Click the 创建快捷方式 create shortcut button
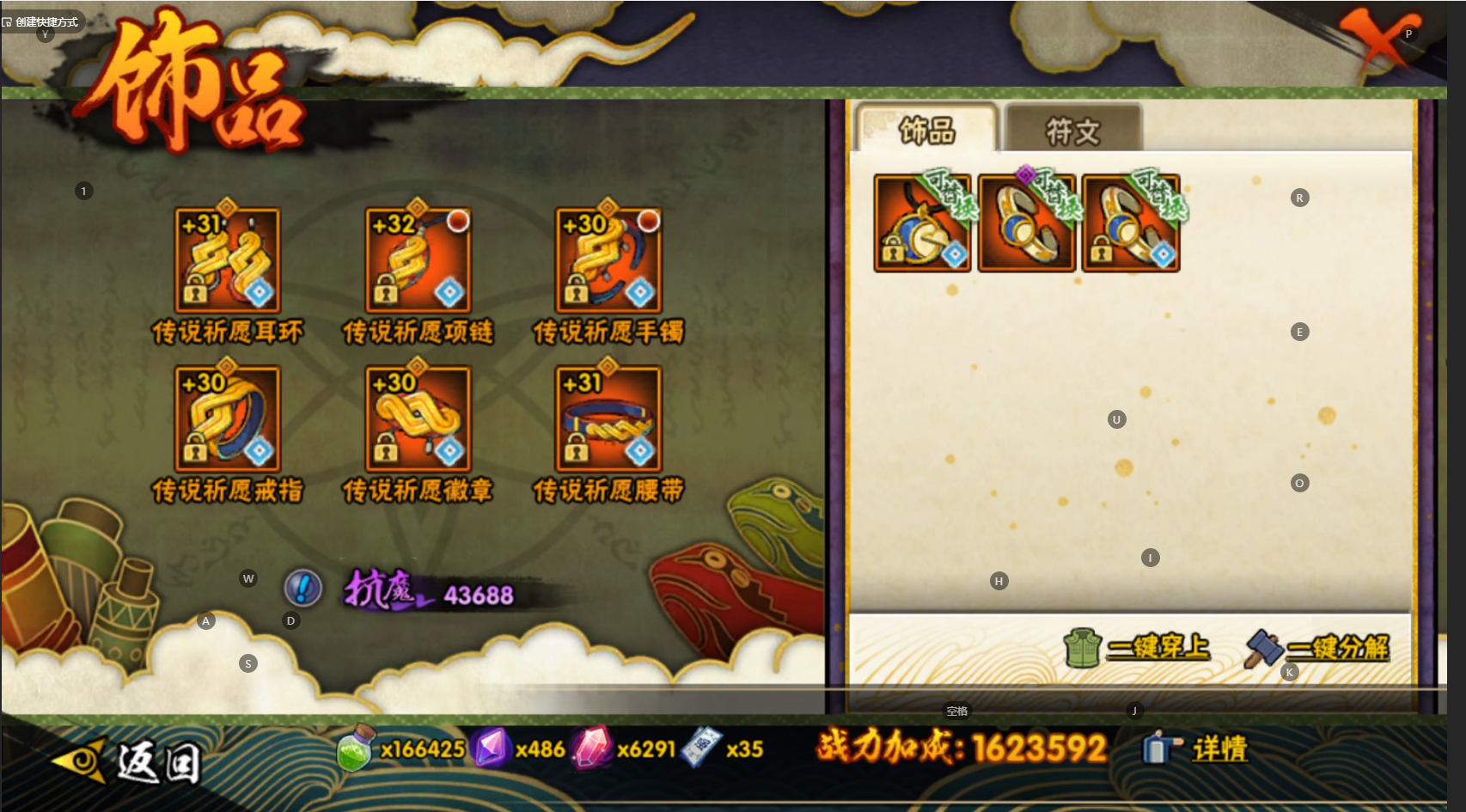 (40, 22)
